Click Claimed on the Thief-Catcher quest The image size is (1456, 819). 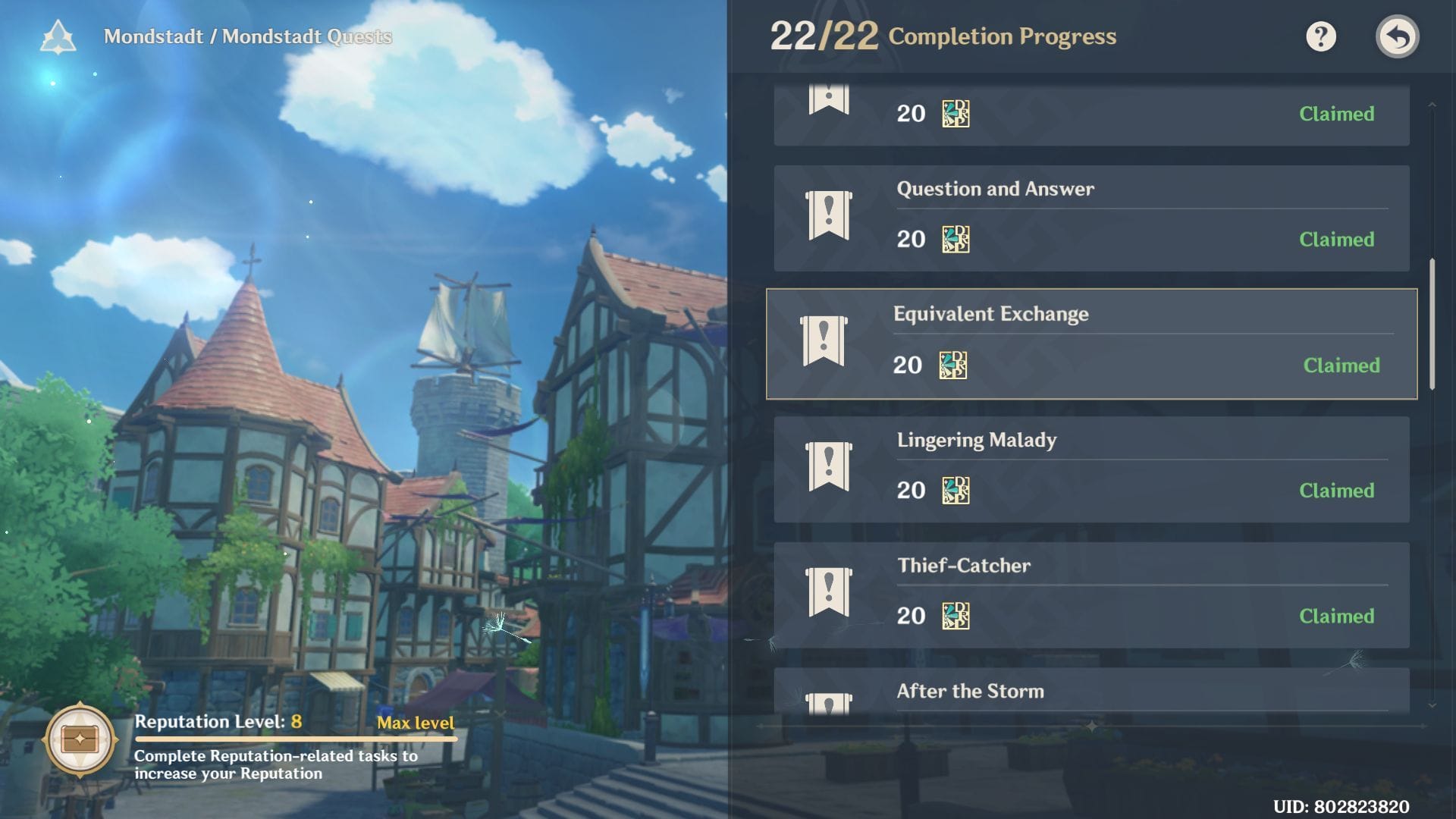point(1337,617)
